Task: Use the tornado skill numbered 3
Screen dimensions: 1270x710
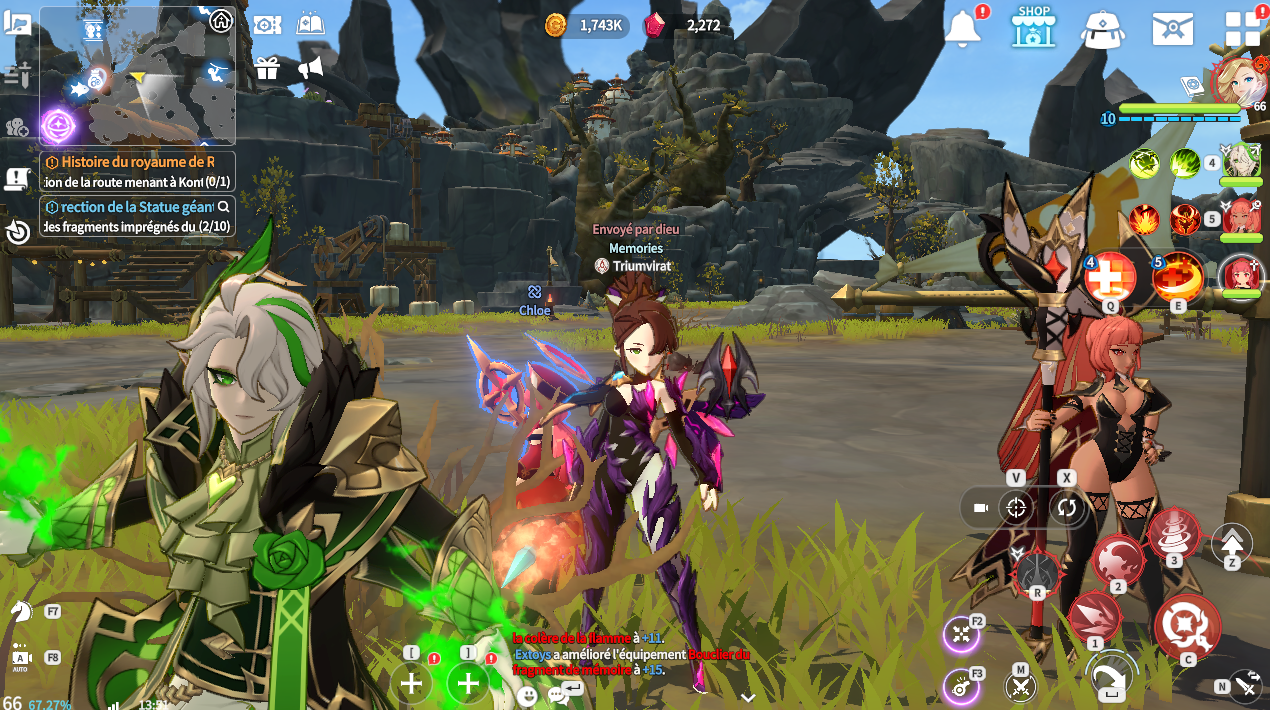Action: click(x=1174, y=534)
